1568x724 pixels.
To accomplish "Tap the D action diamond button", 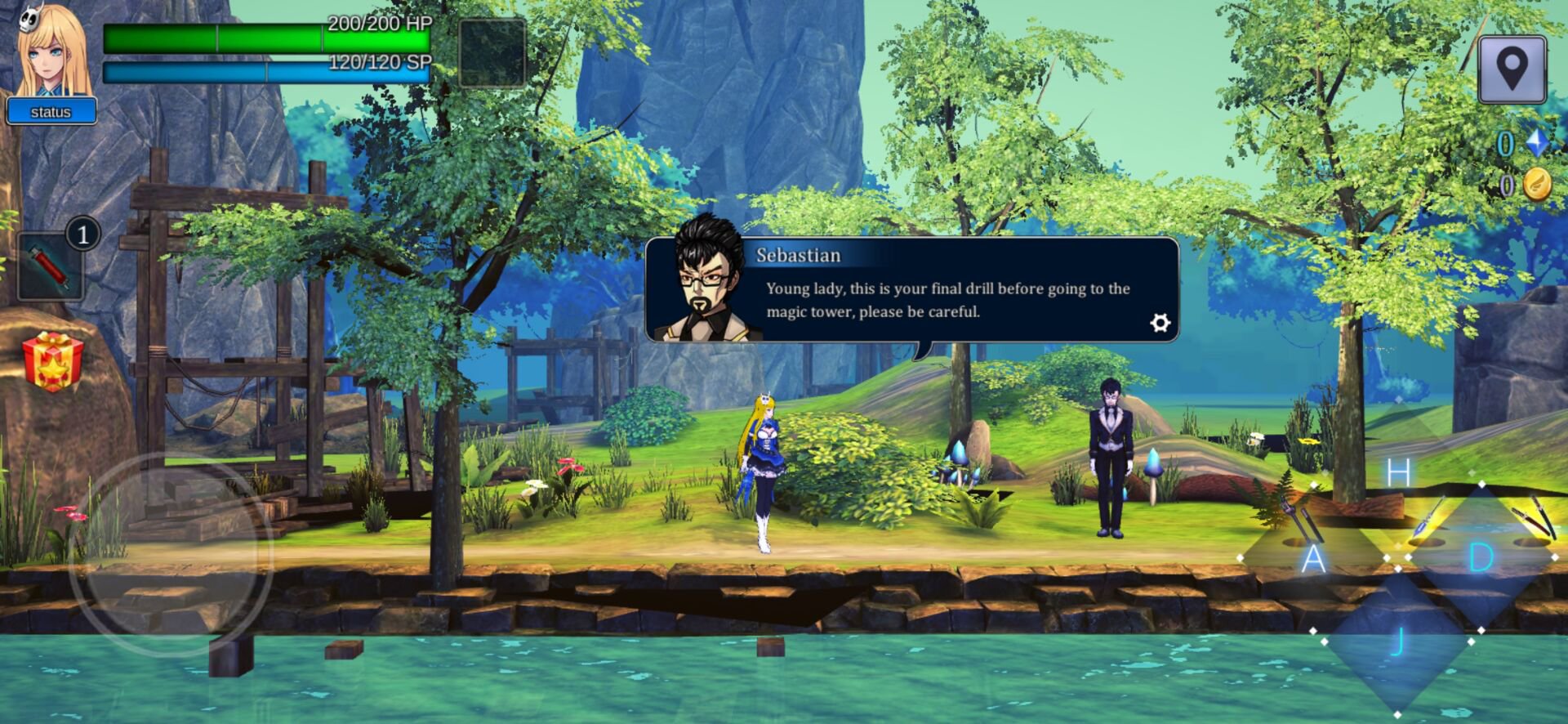I will (1481, 558).
